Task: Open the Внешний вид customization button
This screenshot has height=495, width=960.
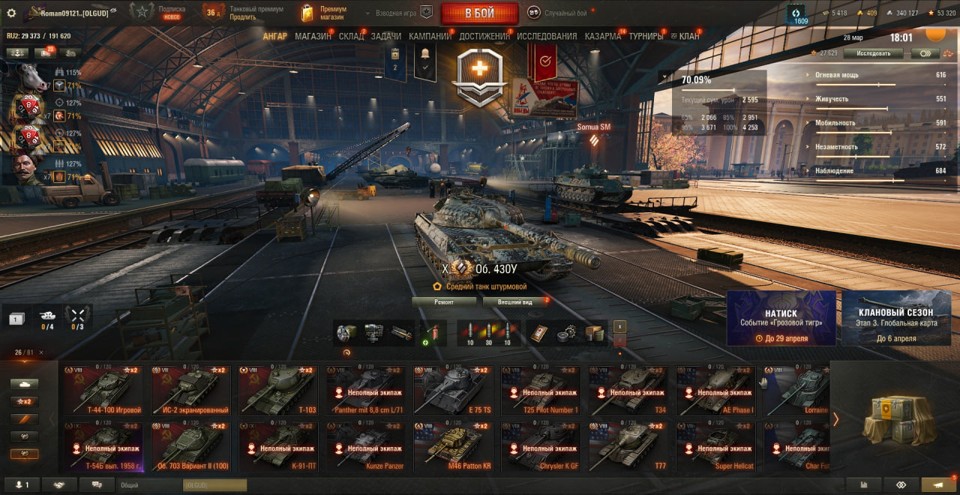Action: 508,300
